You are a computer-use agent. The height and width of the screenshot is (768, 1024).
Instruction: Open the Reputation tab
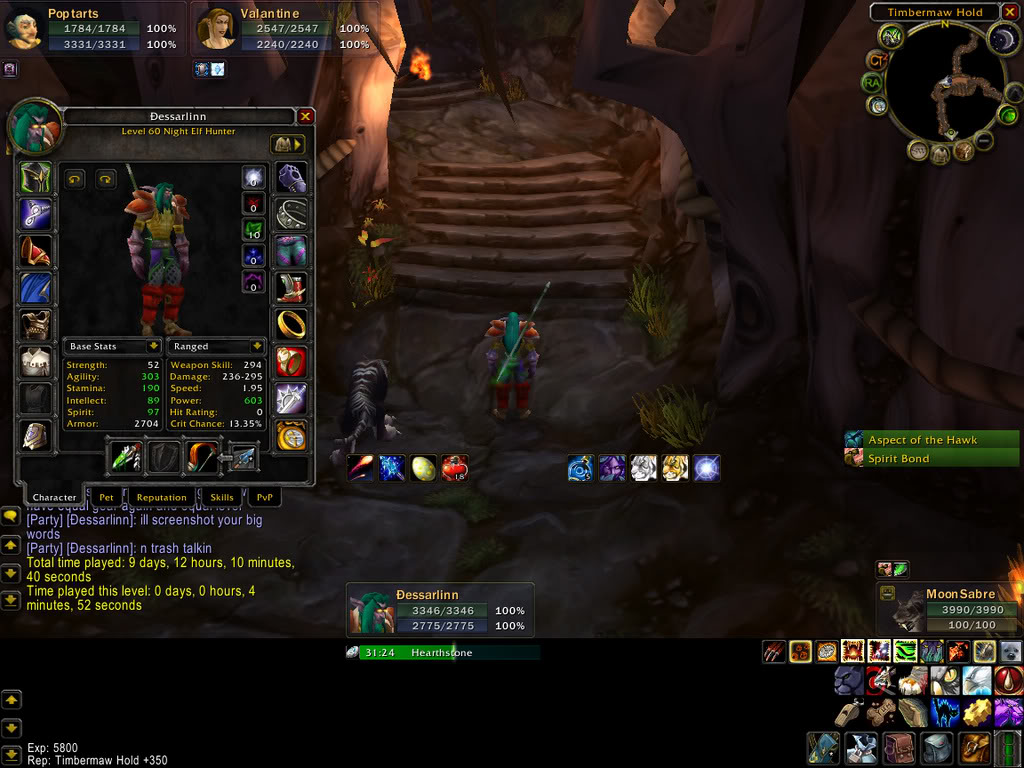click(x=161, y=497)
